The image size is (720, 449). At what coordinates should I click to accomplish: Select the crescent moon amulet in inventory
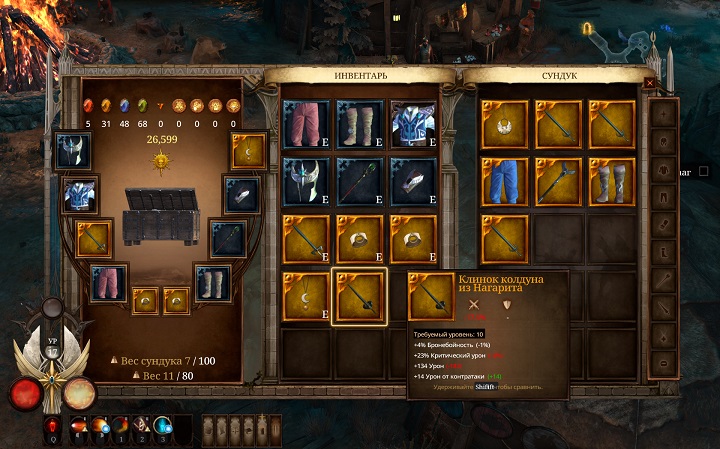[x=305, y=296]
